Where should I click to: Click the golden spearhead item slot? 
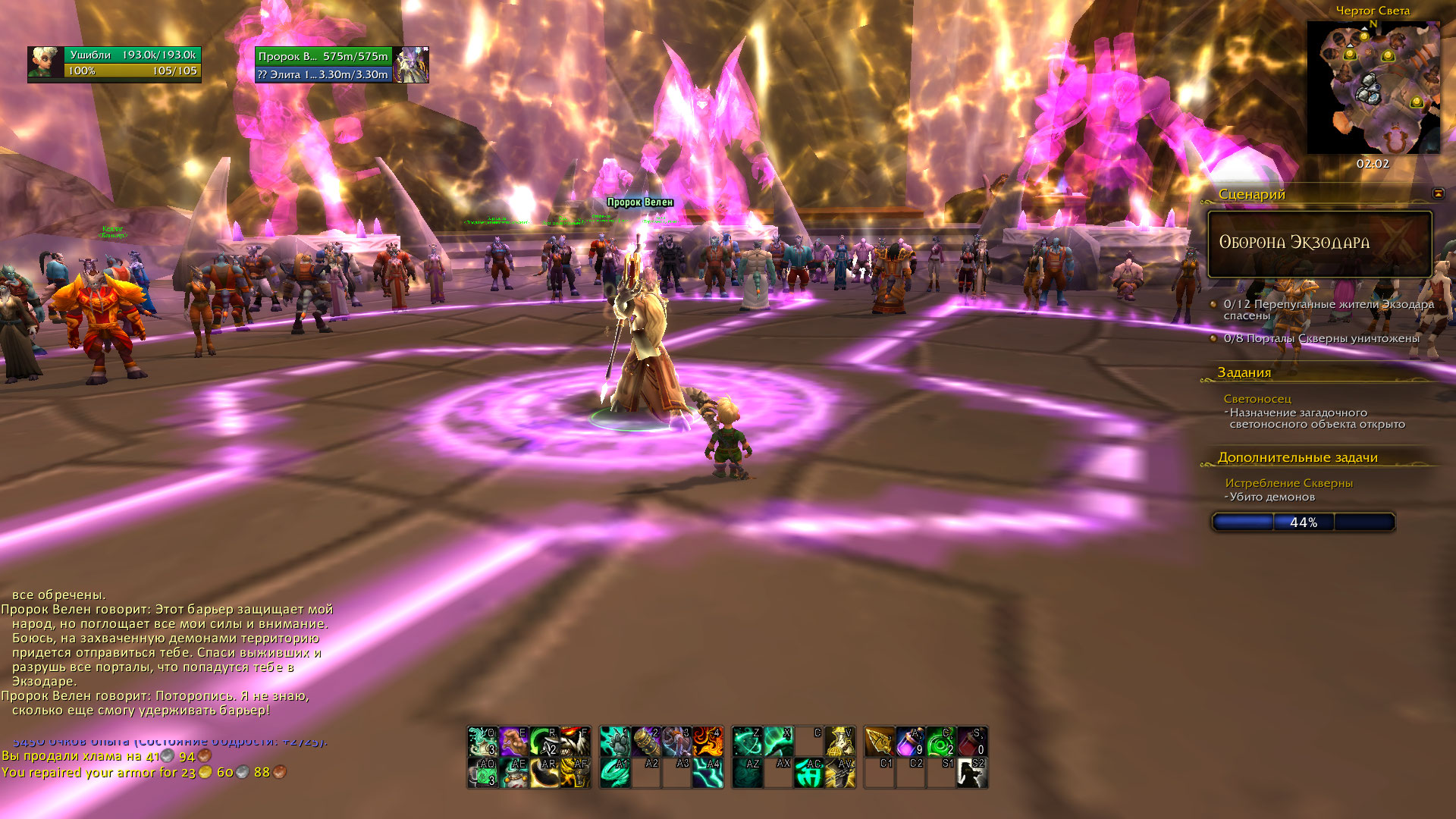[x=879, y=741]
